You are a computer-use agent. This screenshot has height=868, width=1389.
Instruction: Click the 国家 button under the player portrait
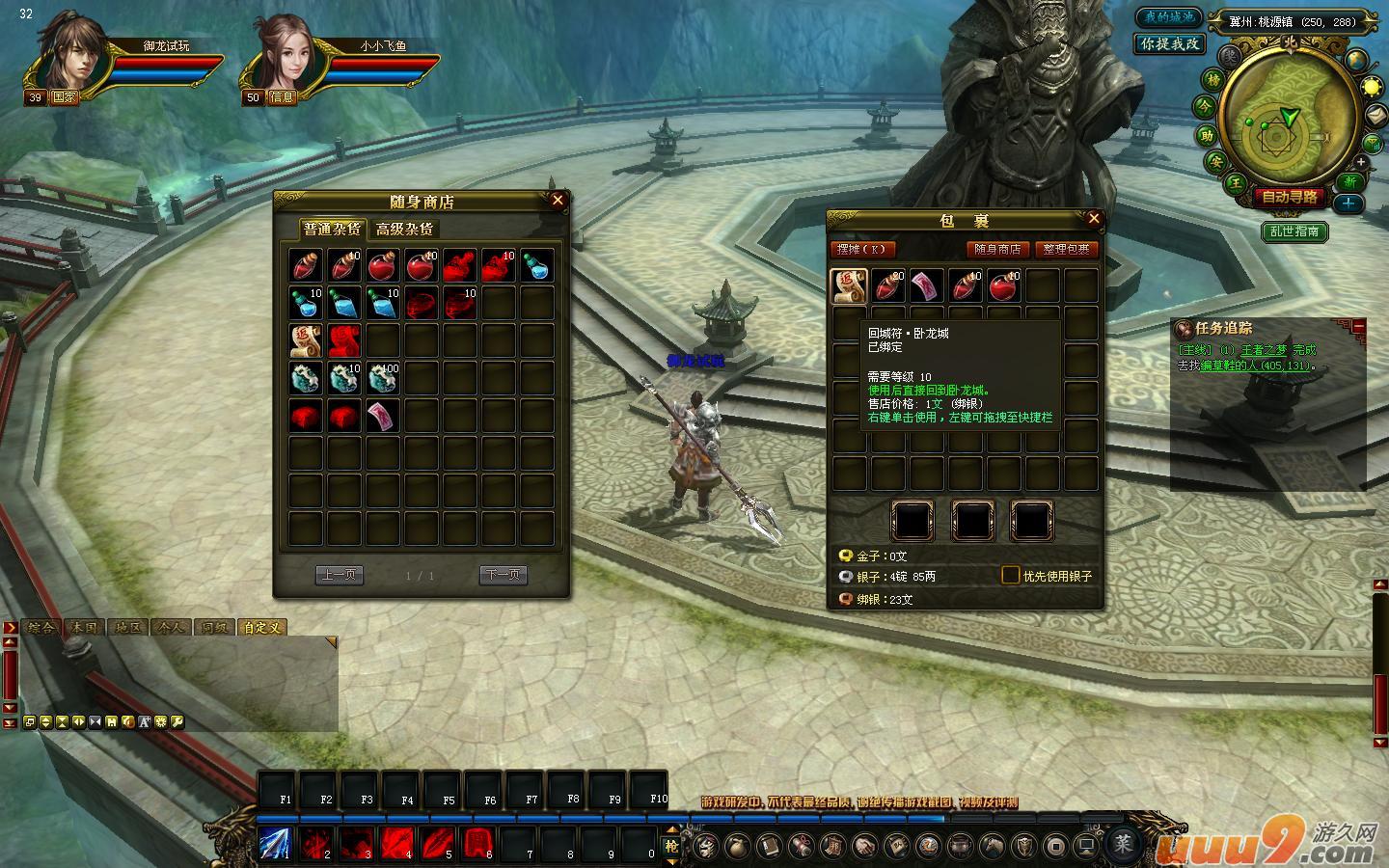click(x=65, y=97)
